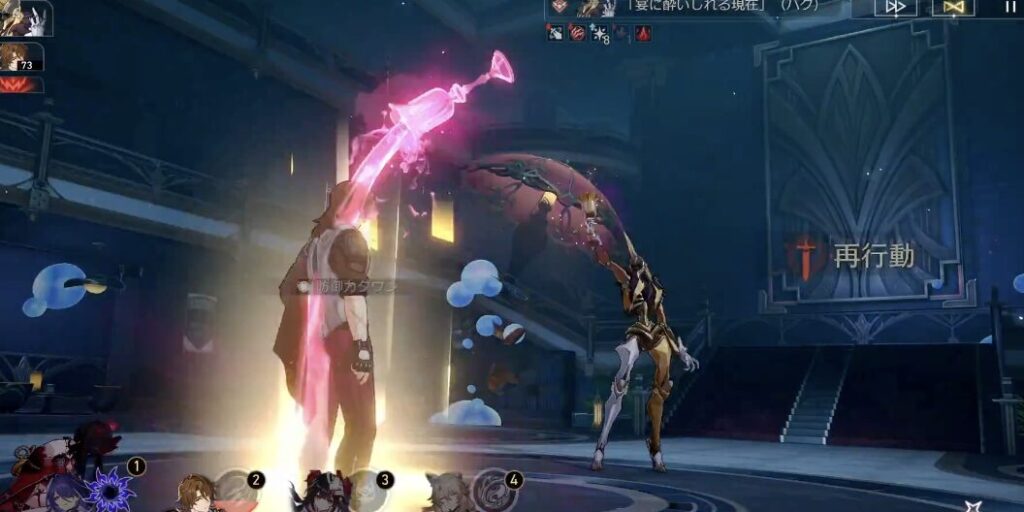Screen dimensions: 1024x512
Task: Inspect the status effect icon showing 8 stacks
Action: click(x=600, y=33)
